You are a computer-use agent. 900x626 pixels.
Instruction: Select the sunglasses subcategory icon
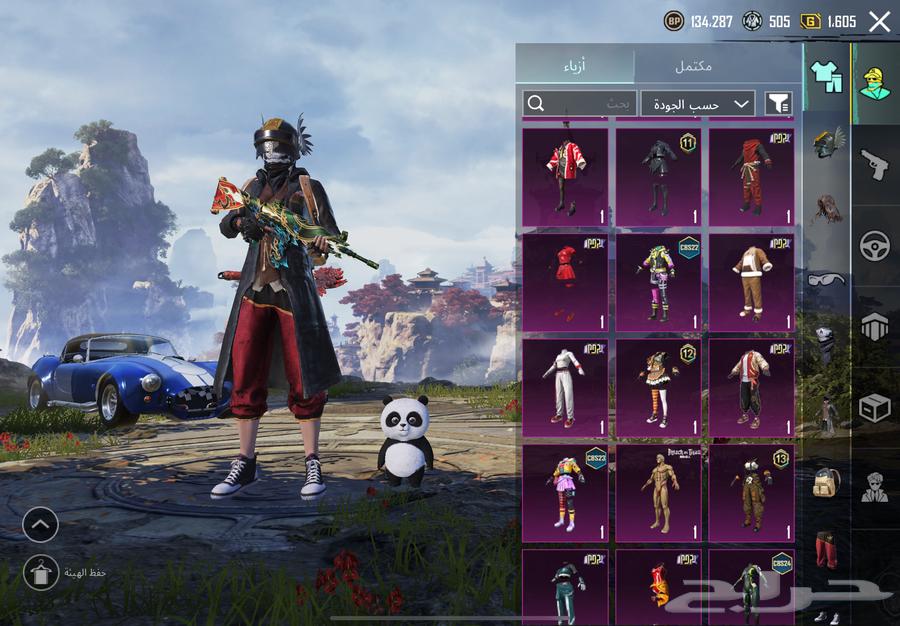pos(827,278)
